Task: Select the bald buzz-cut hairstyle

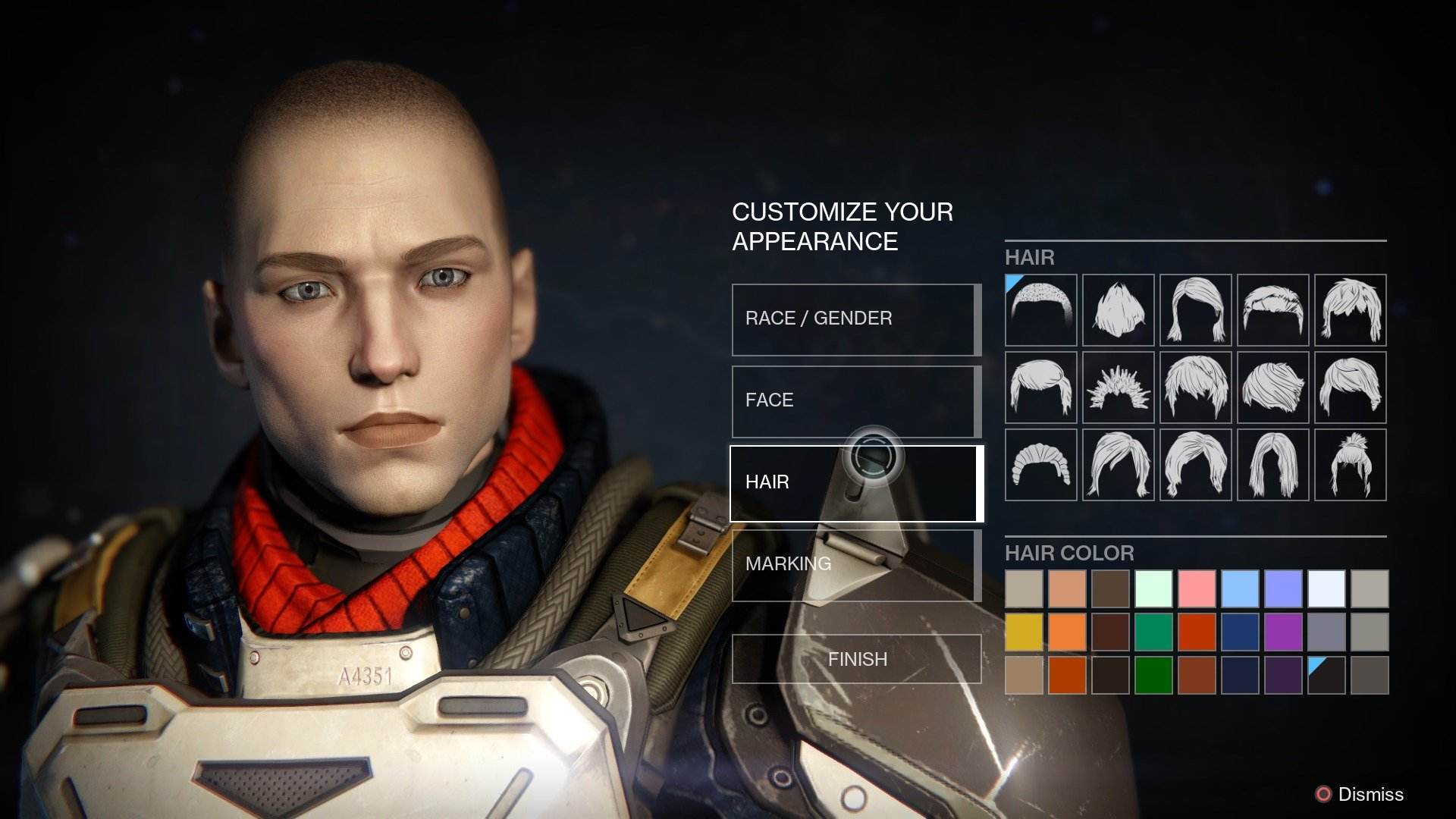Action: (x=1040, y=311)
